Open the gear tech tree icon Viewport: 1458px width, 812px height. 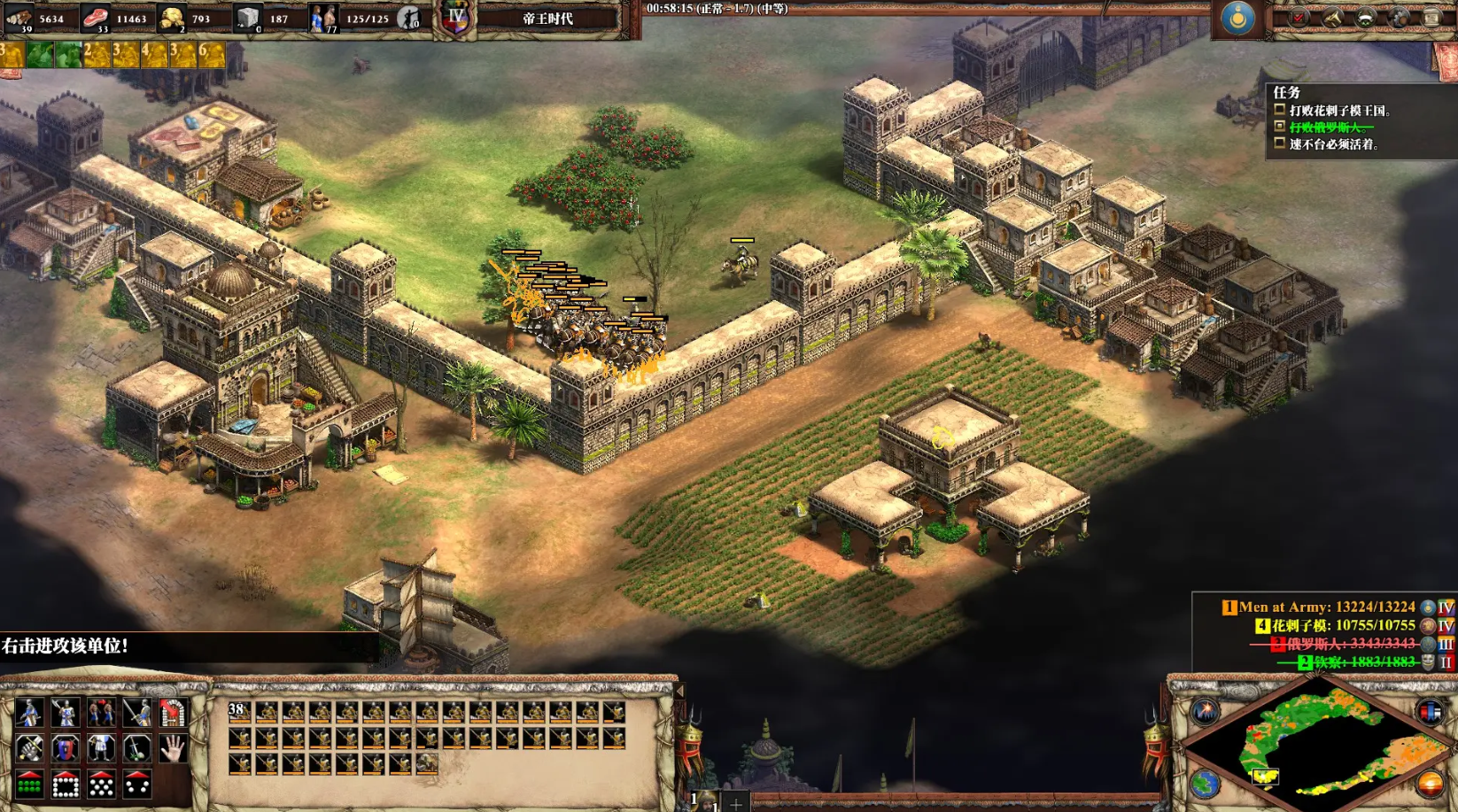click(1400, 18)
